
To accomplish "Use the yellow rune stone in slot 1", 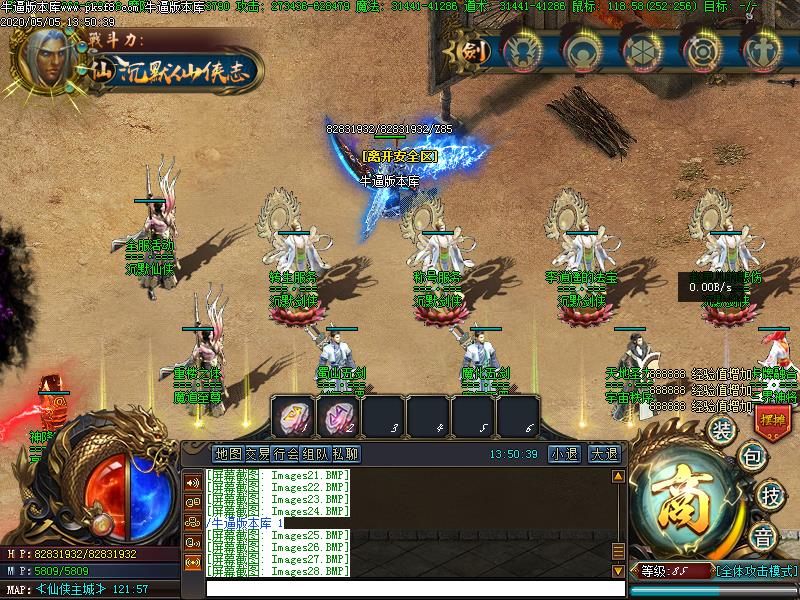I will click(x=294, y=415).
